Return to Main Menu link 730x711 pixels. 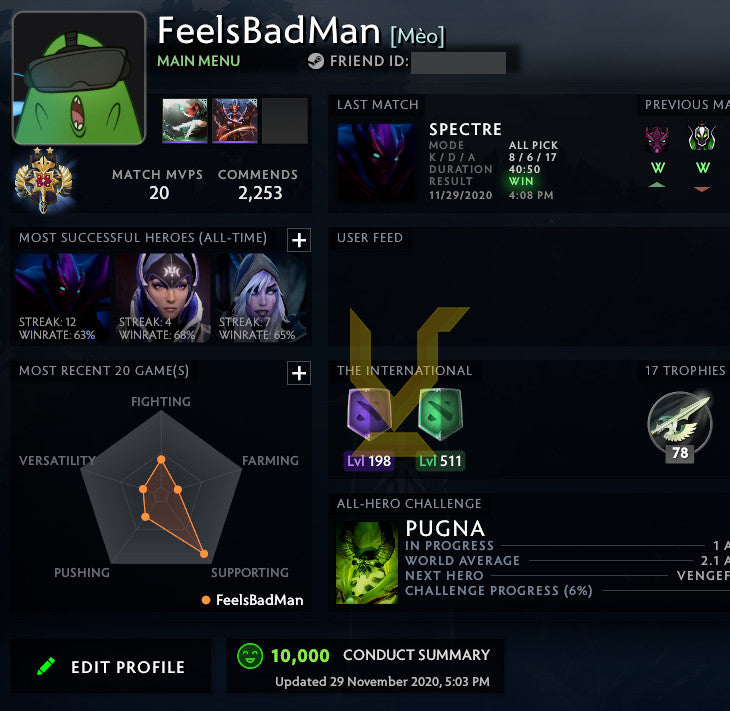pyautogui.click(x=198, y=61)
